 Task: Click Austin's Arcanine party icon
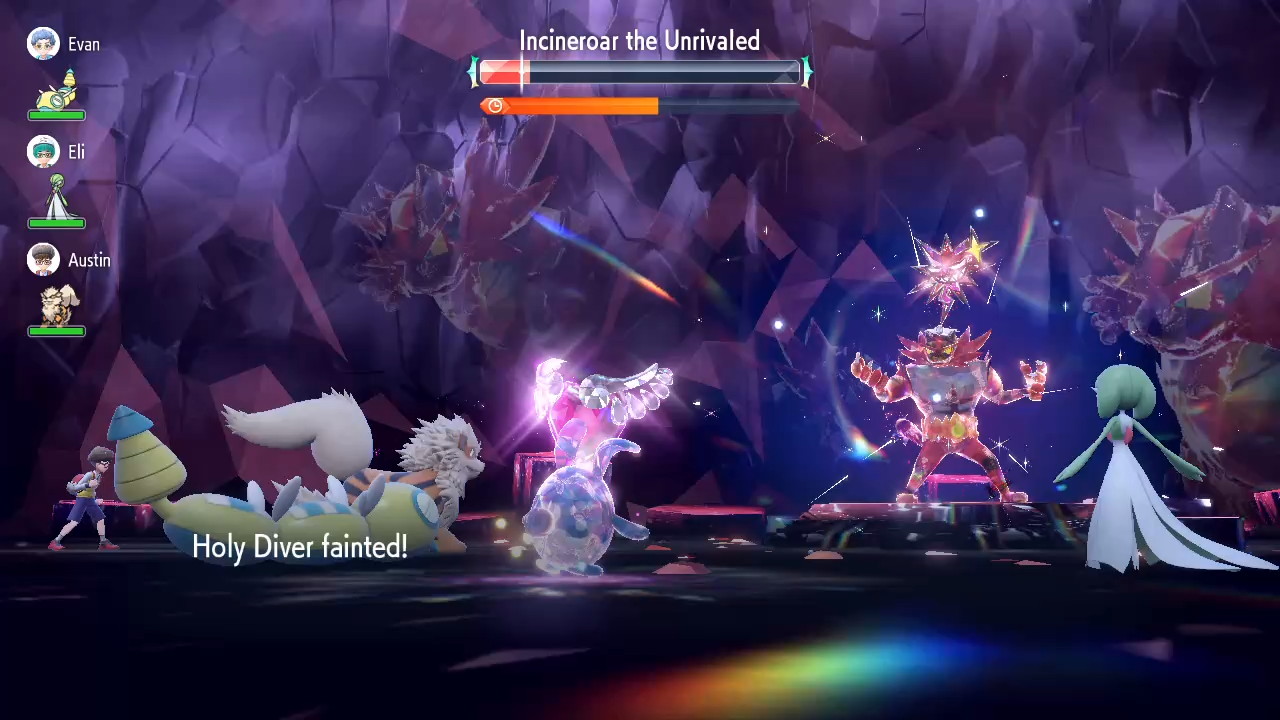point(57,304)
